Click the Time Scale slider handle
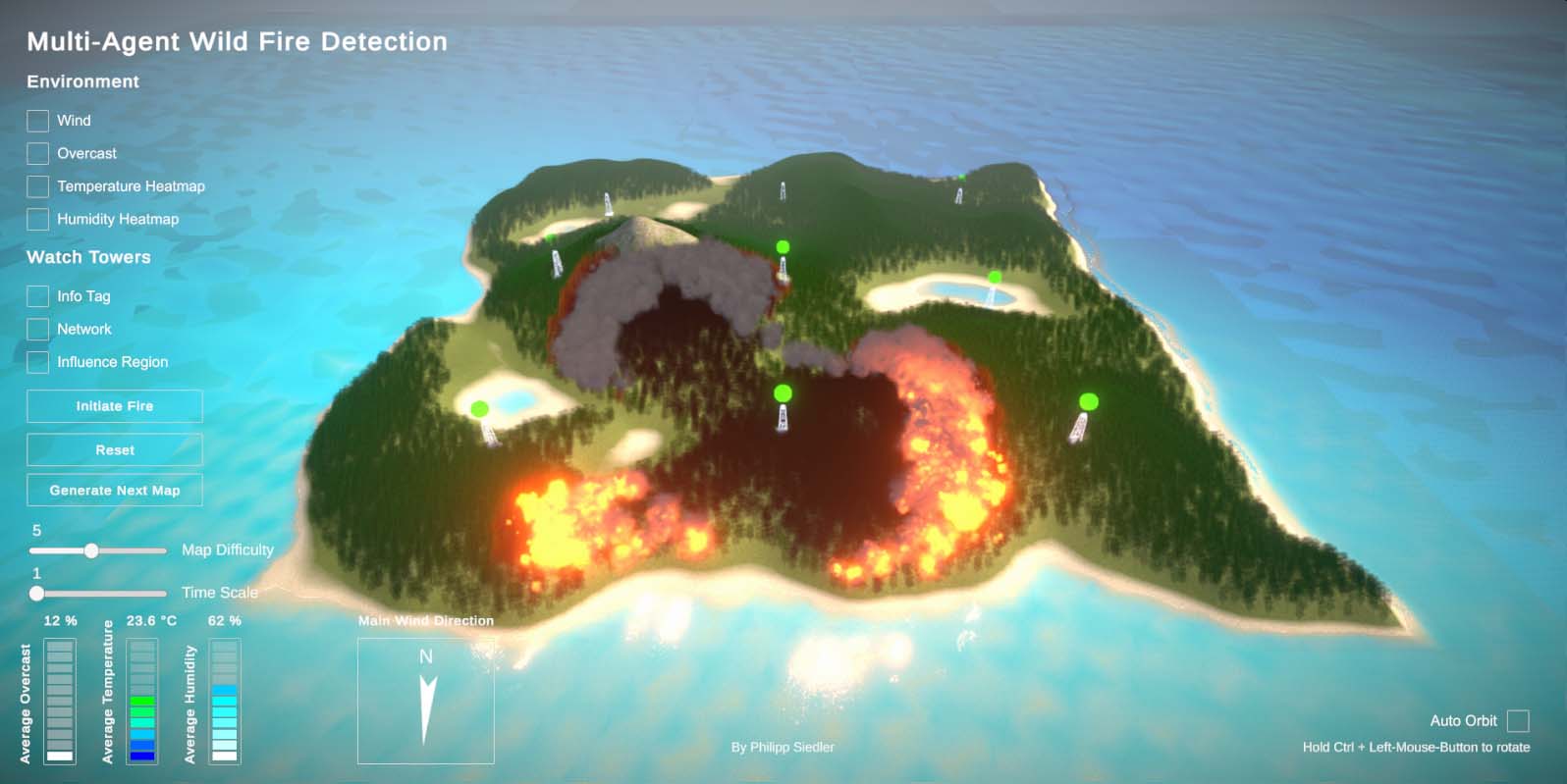Viewport: 1567px width, 784px height. click(x=36, y=594)
